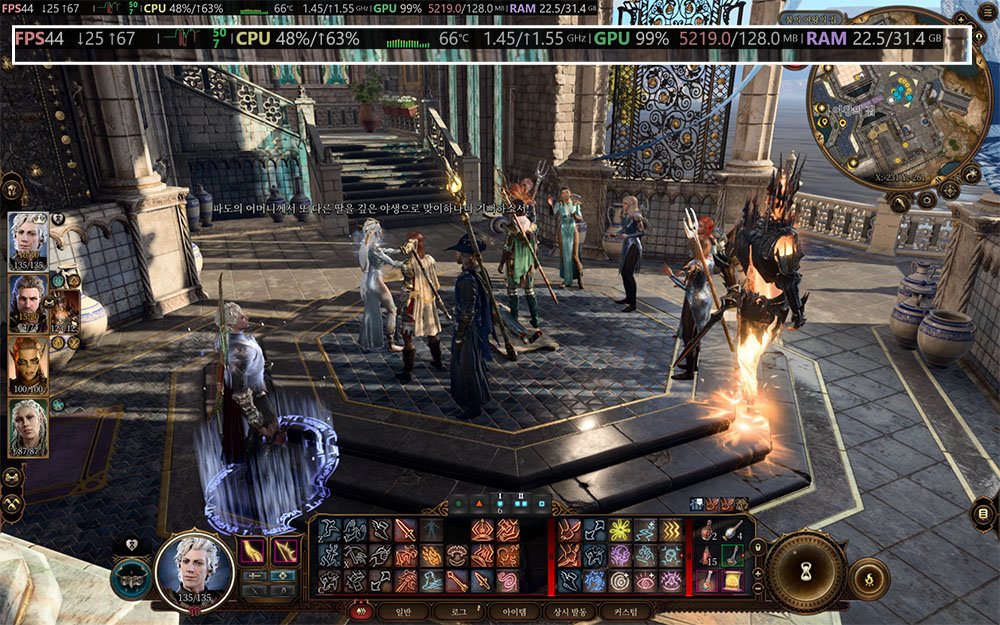Select the bearded dark-haired party portrait
Viewport: 1000px width, 625px height.
pos(28,302)
